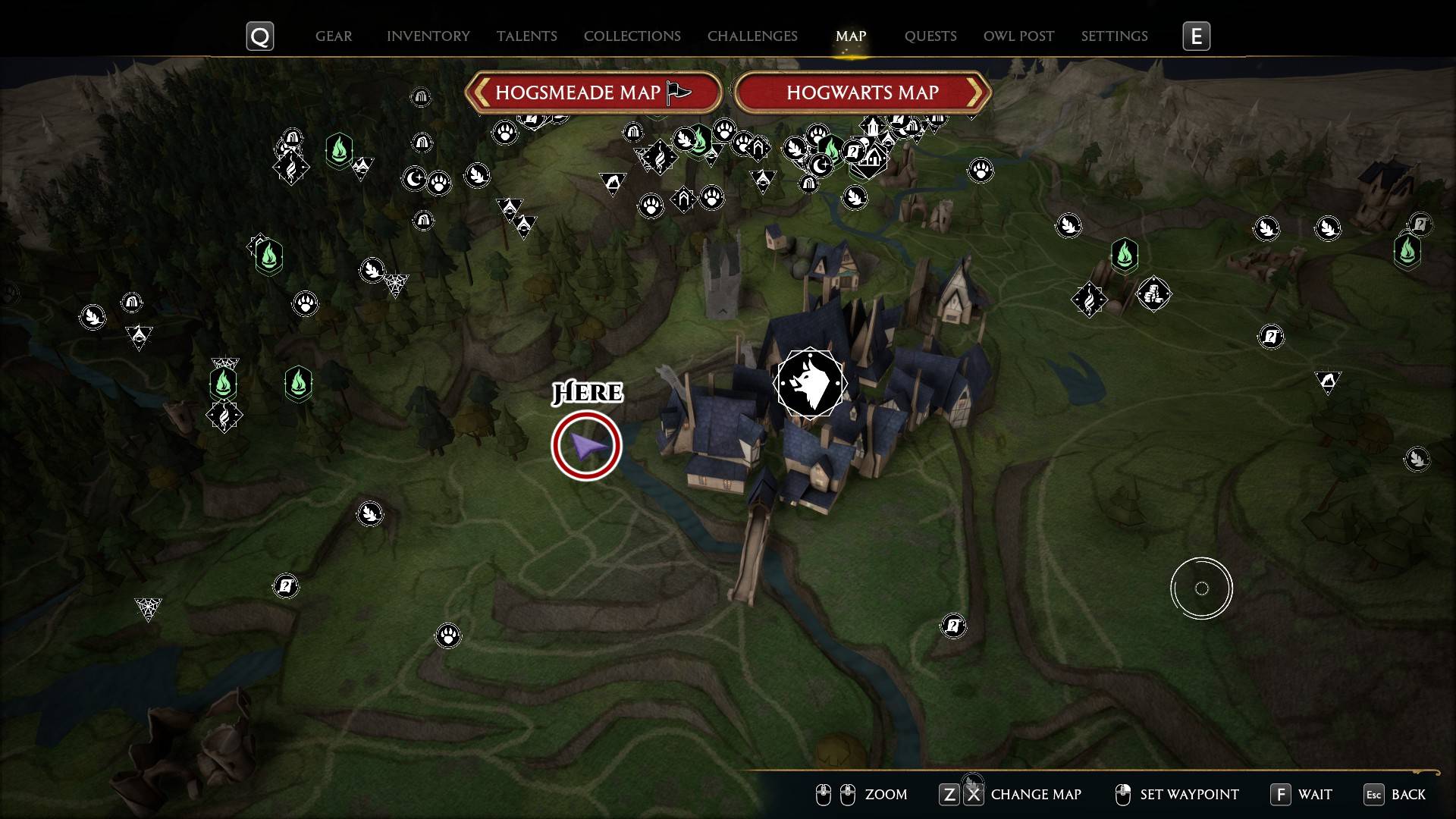Open the Owl Post tab
Image resolution: width=1456 pixels, height=819 pixels.
[x=1018, y=36]
